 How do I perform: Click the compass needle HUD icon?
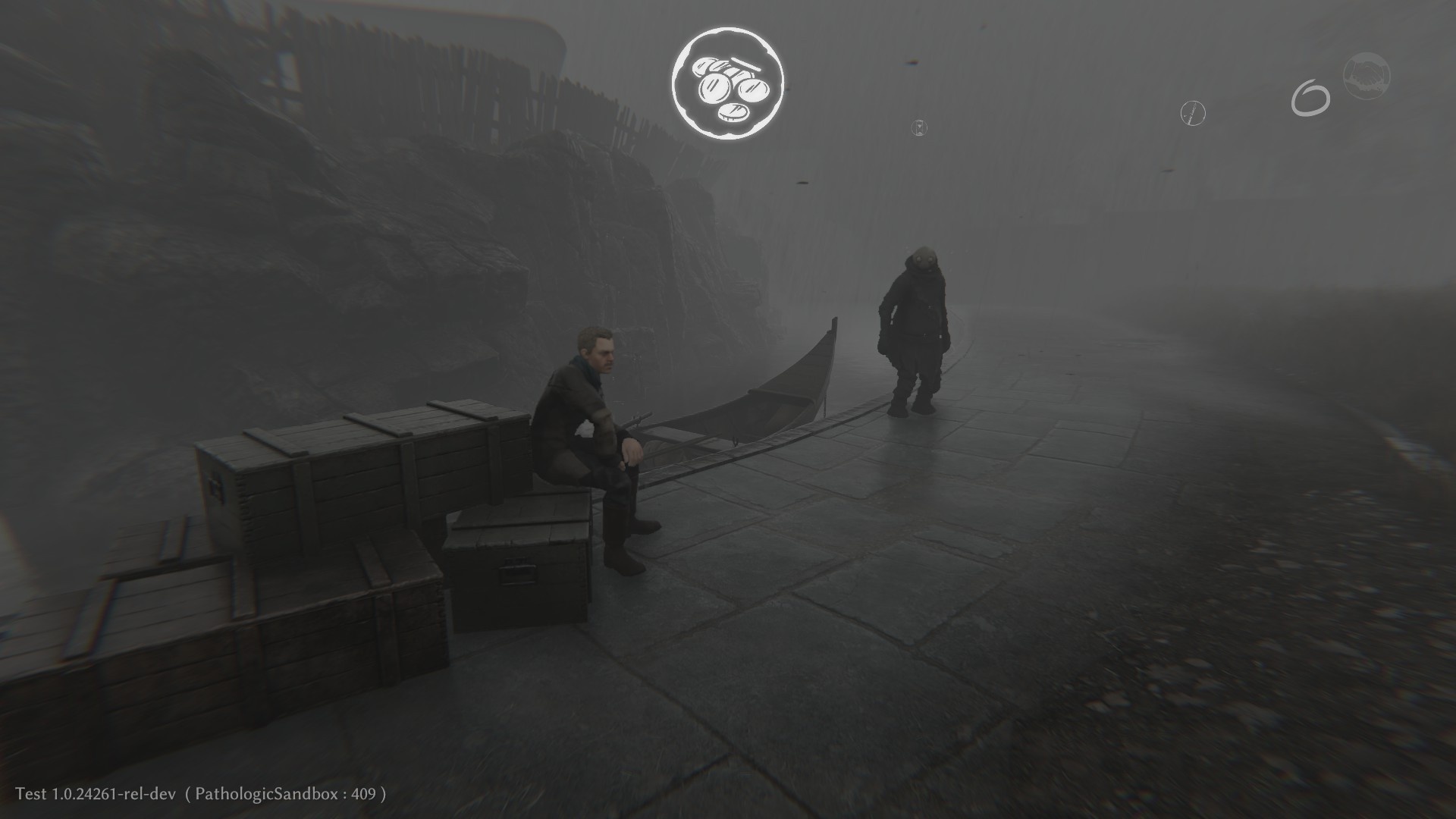pos(1193,114)
